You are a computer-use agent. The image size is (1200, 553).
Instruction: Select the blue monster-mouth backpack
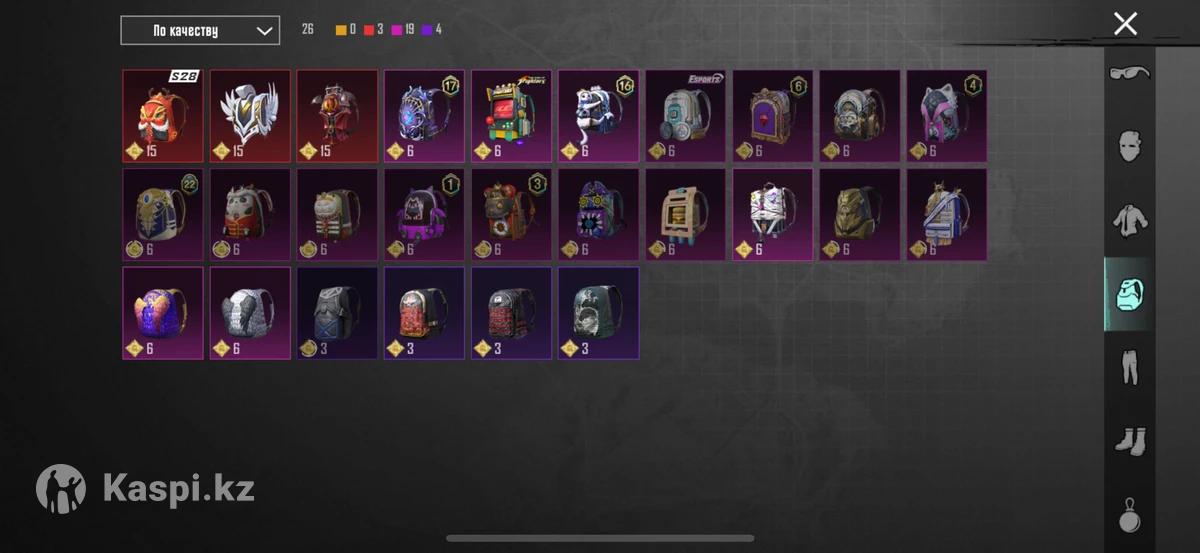point(598,214)
